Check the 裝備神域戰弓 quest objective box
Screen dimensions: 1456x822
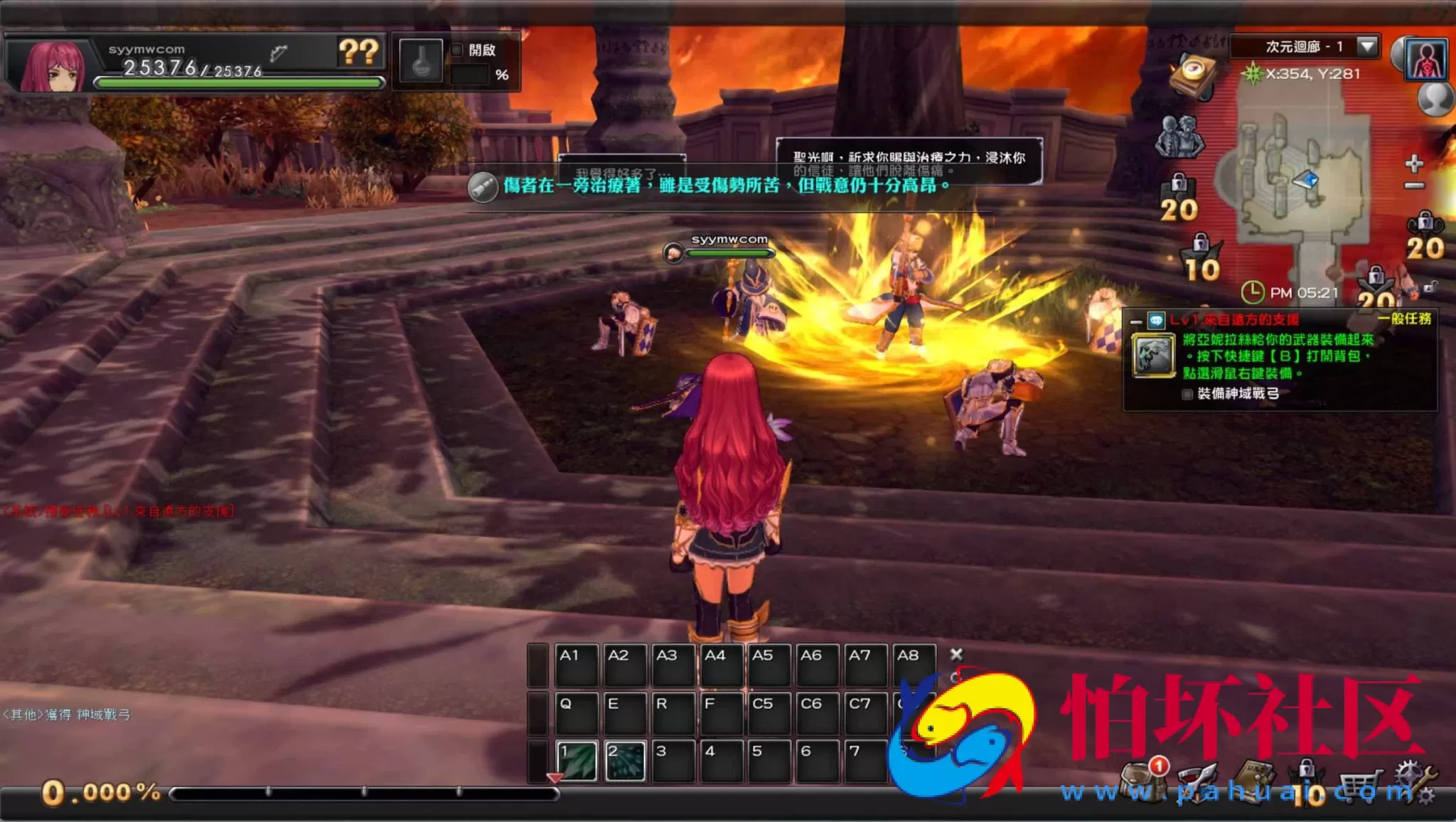(x=1187, y=394)
